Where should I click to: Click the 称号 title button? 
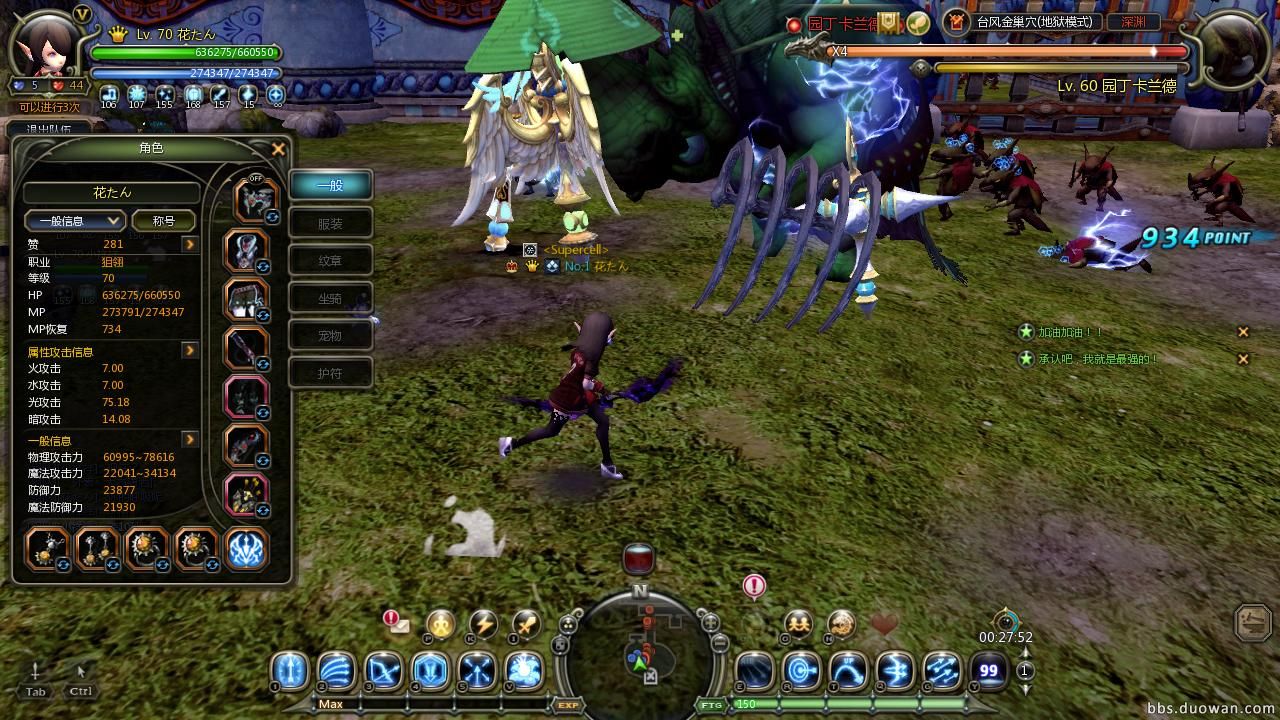[163, 221]
